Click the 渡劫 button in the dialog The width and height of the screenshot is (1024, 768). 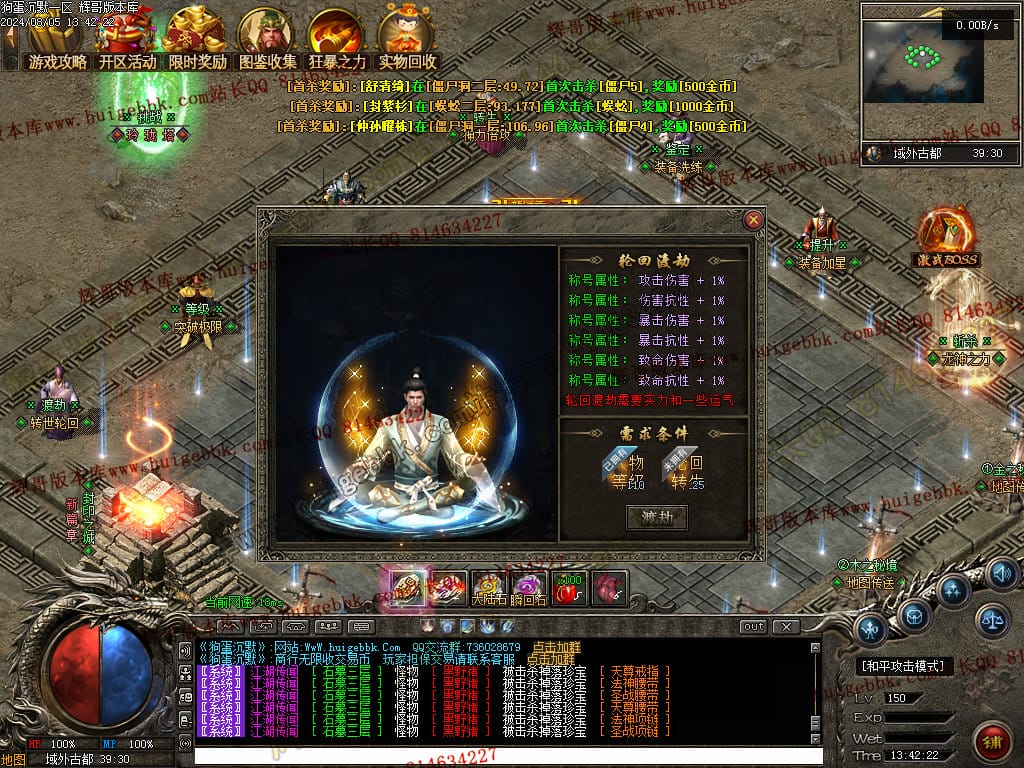tap(656, 517)
